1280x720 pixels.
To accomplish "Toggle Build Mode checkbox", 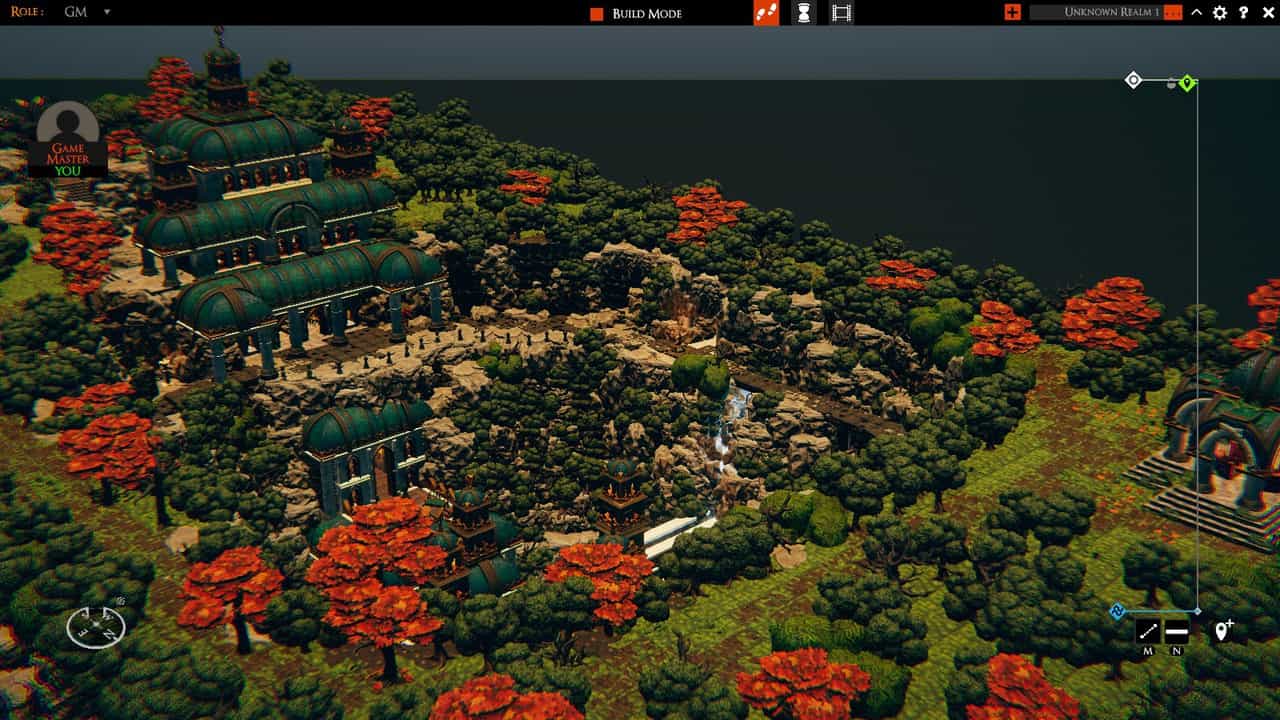I will [597, 14].
